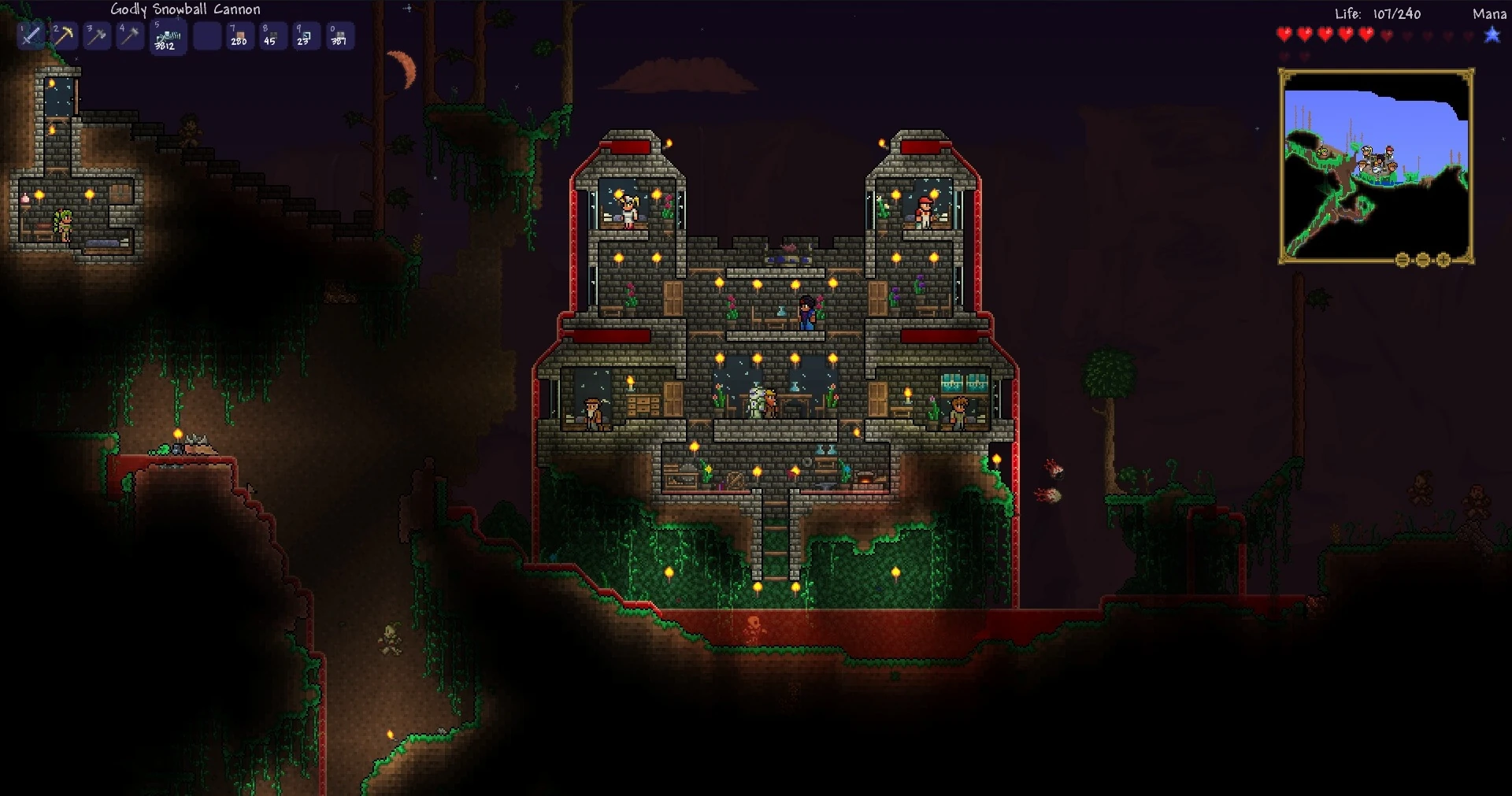Select the Godly Snowball Cannon in slot 5

(x=168, y=35)
